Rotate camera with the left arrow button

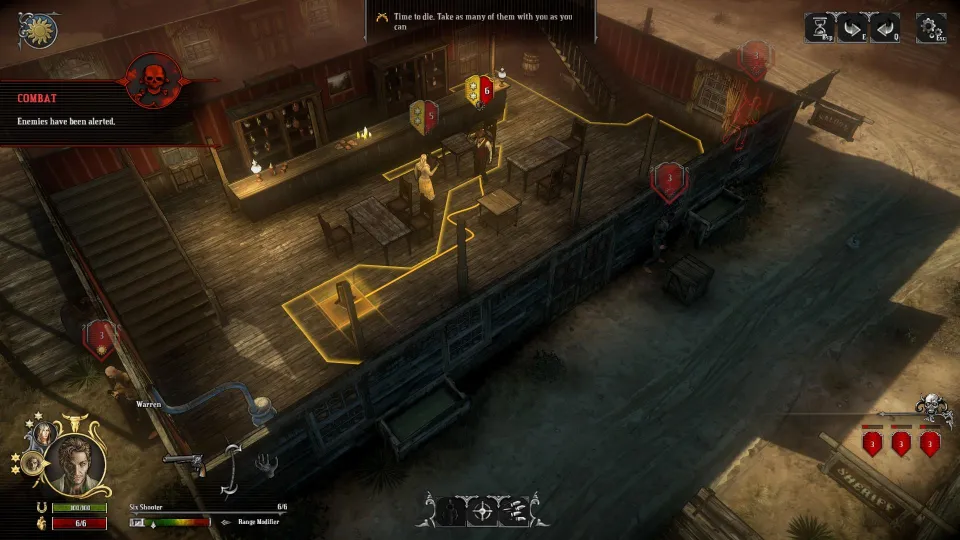point(885,28)
